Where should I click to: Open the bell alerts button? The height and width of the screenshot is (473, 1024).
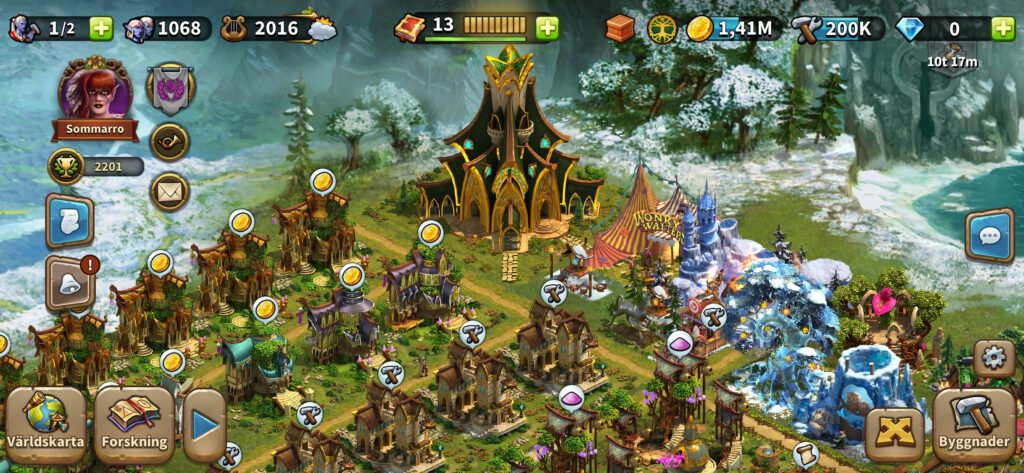point(69,284)
